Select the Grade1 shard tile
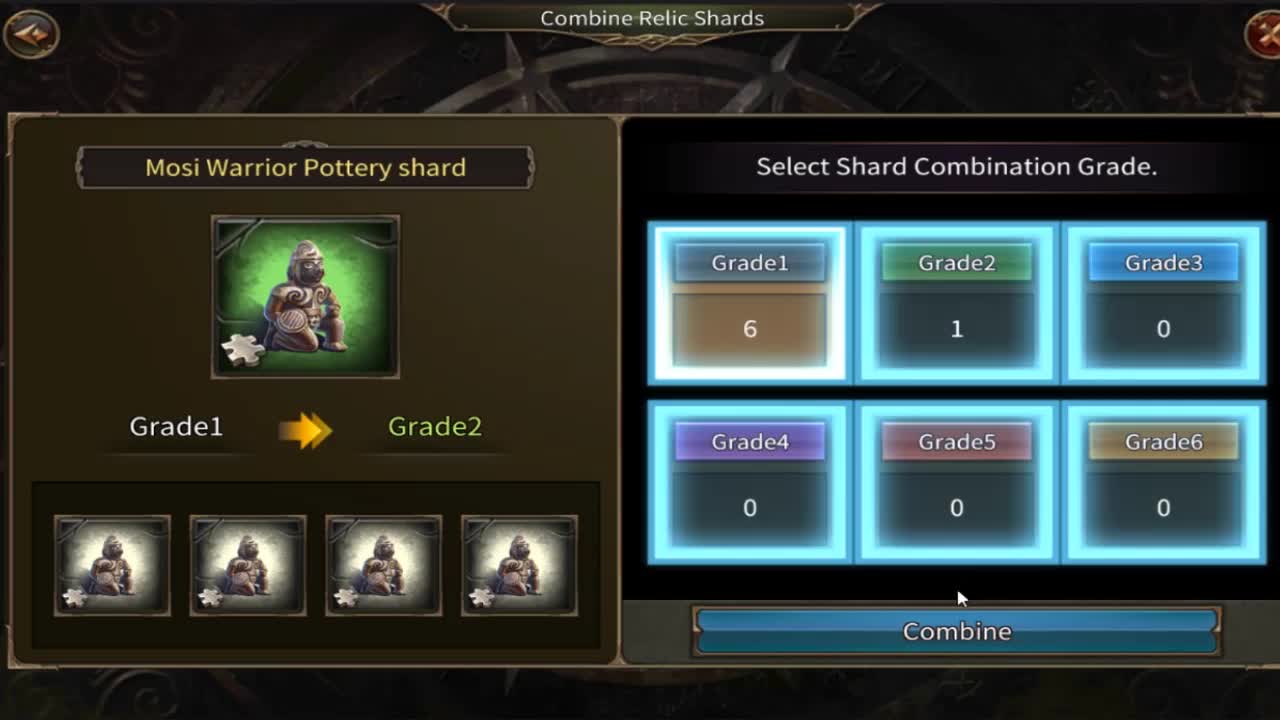1280x720 pixels. (749, 303)
